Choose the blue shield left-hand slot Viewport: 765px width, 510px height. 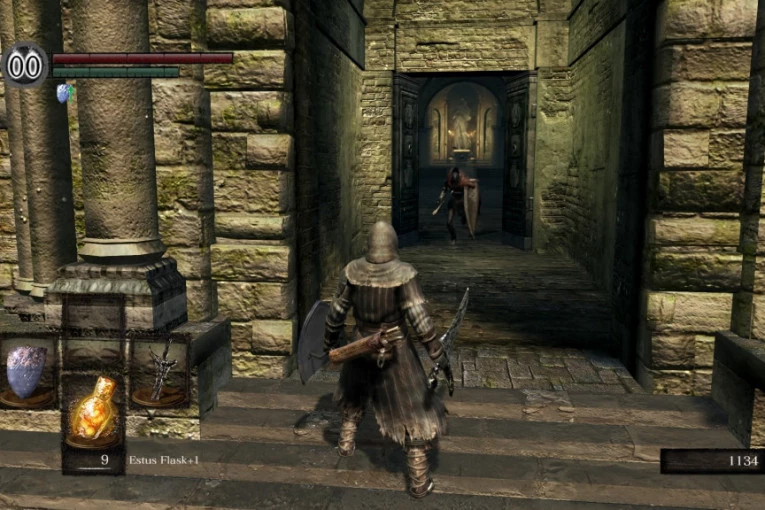pos(27,372)
